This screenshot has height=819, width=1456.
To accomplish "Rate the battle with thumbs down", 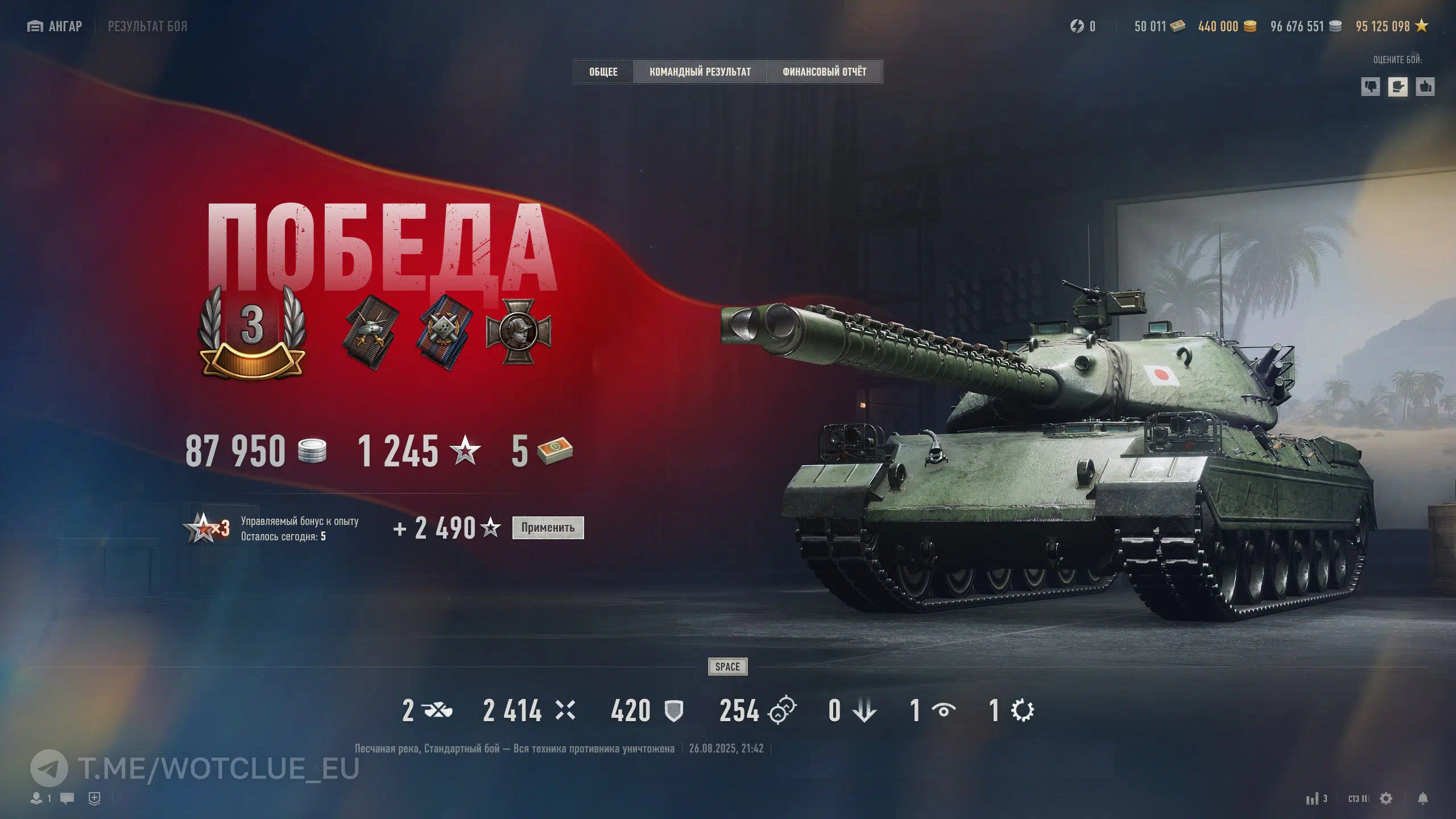I will point(1370,87).
